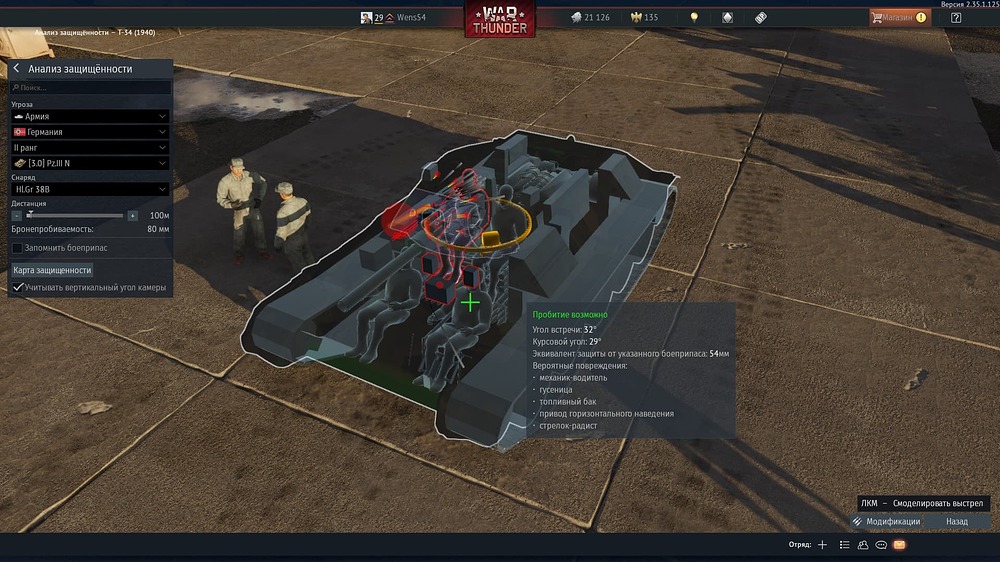The image size is (1000, 562).
Task: Open the Pz.III N vehicle dropdown
Action: tap(90, 163)
